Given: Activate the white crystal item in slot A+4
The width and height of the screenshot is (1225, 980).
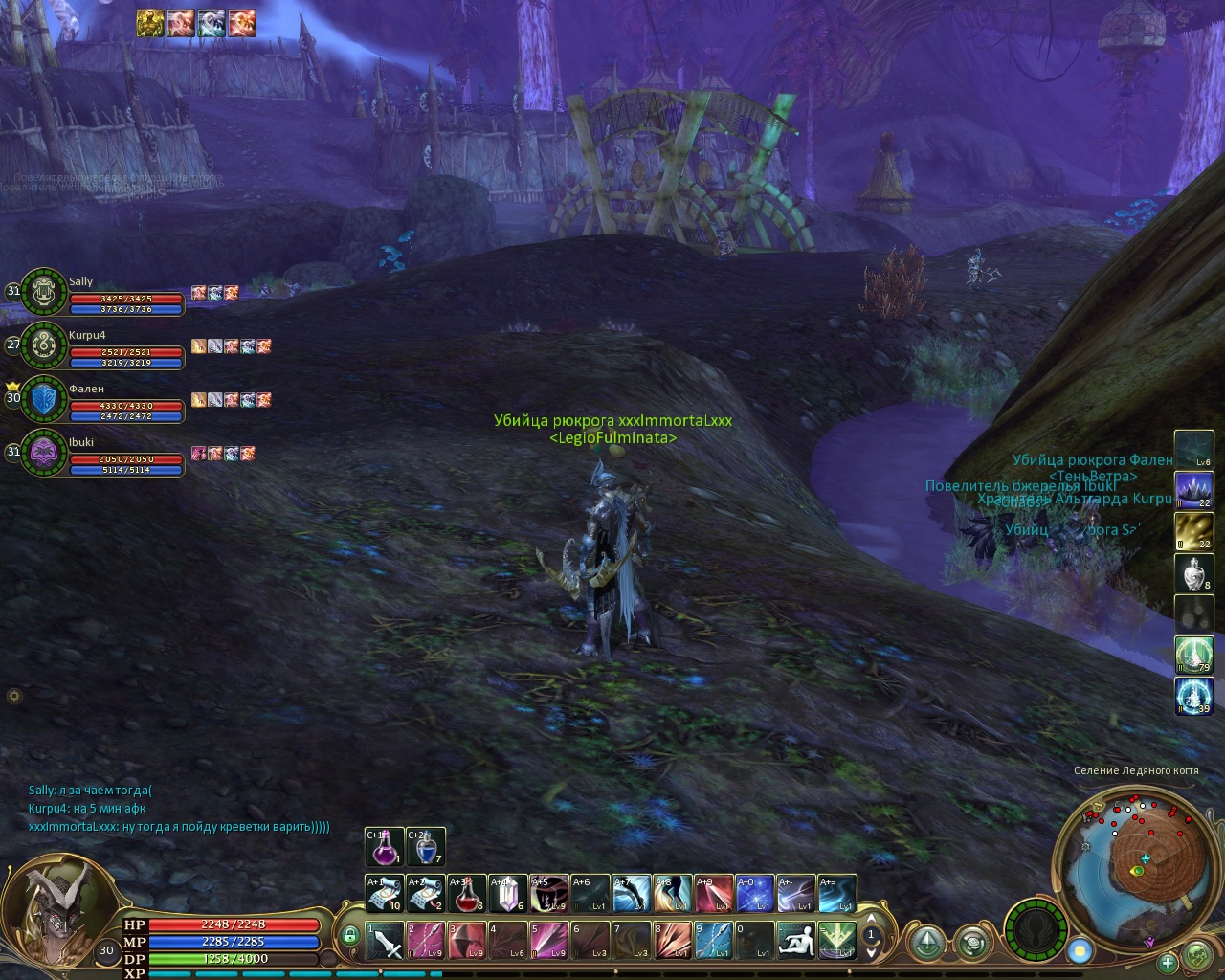Looking at the screenshot, I should [x=508, y=894].
